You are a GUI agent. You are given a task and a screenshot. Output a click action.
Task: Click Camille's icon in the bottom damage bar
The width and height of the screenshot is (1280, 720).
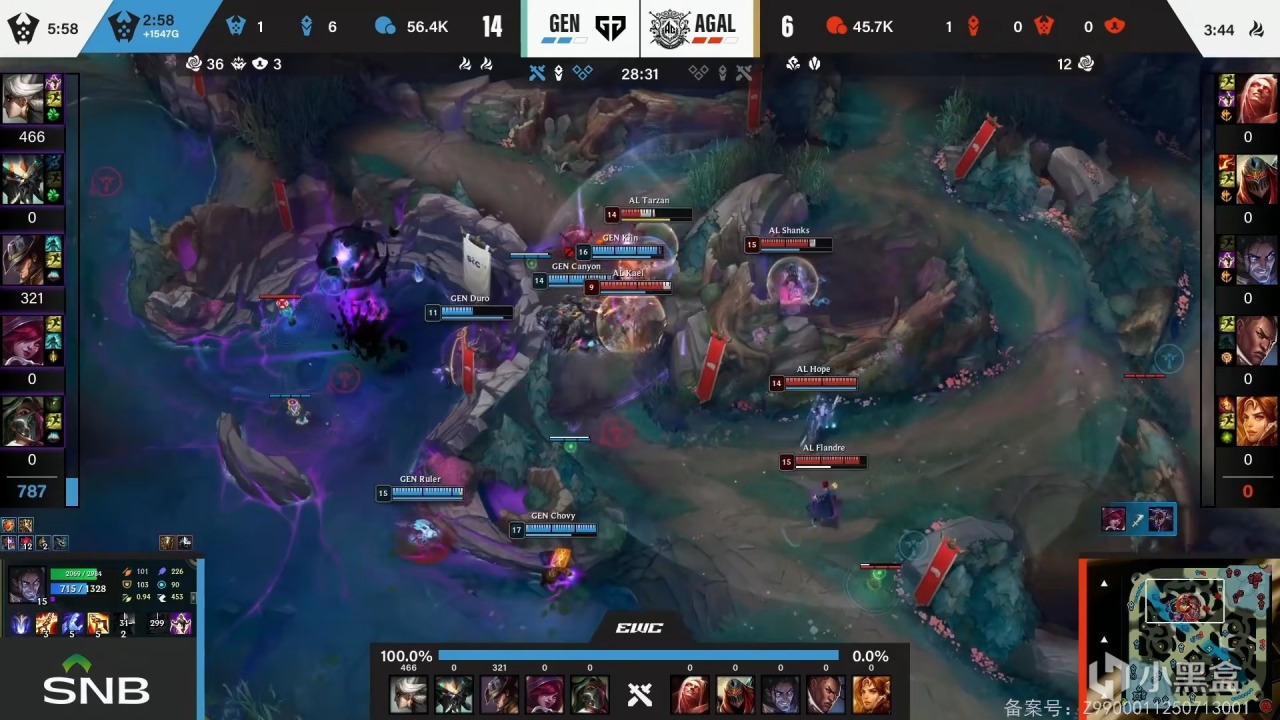pos(408,694)
